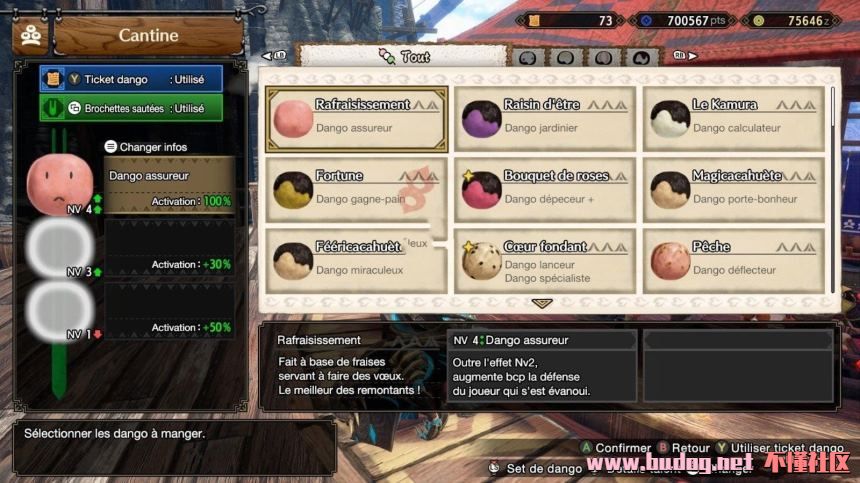Toggle the Ticket dango option

coord(131,79)
